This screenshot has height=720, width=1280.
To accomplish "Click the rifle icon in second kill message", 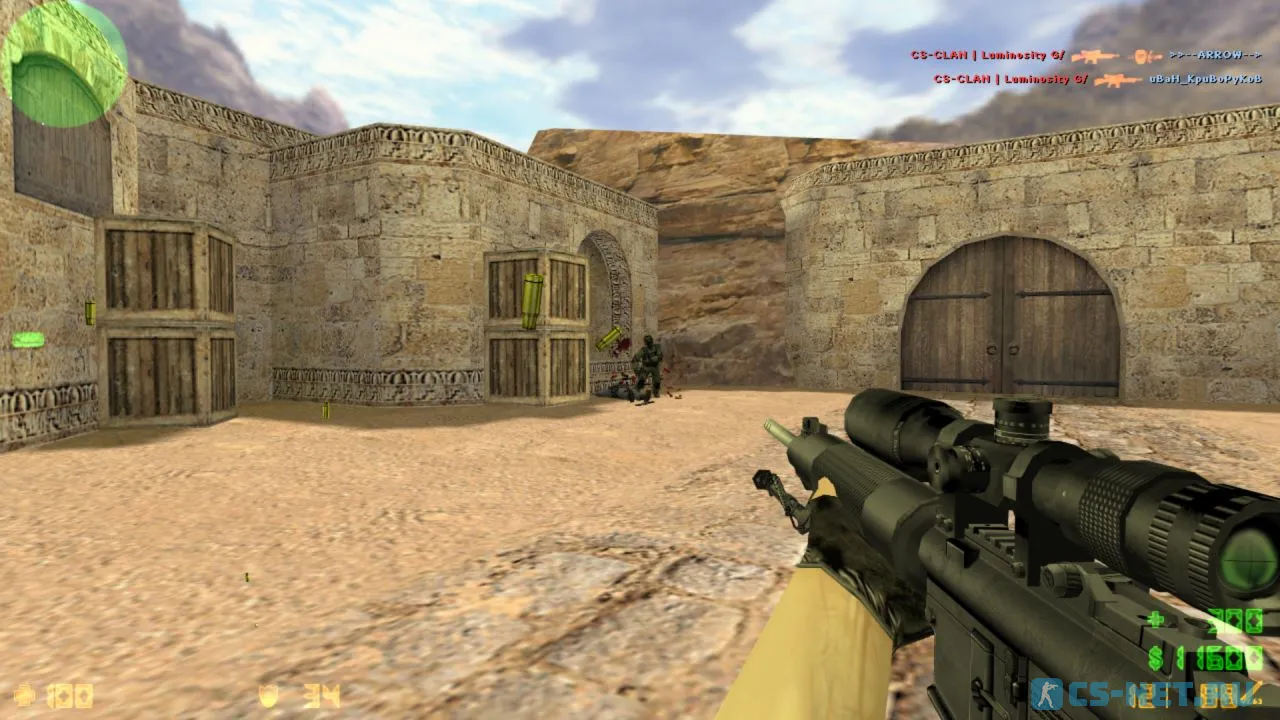I will [x=1117, y=78].
